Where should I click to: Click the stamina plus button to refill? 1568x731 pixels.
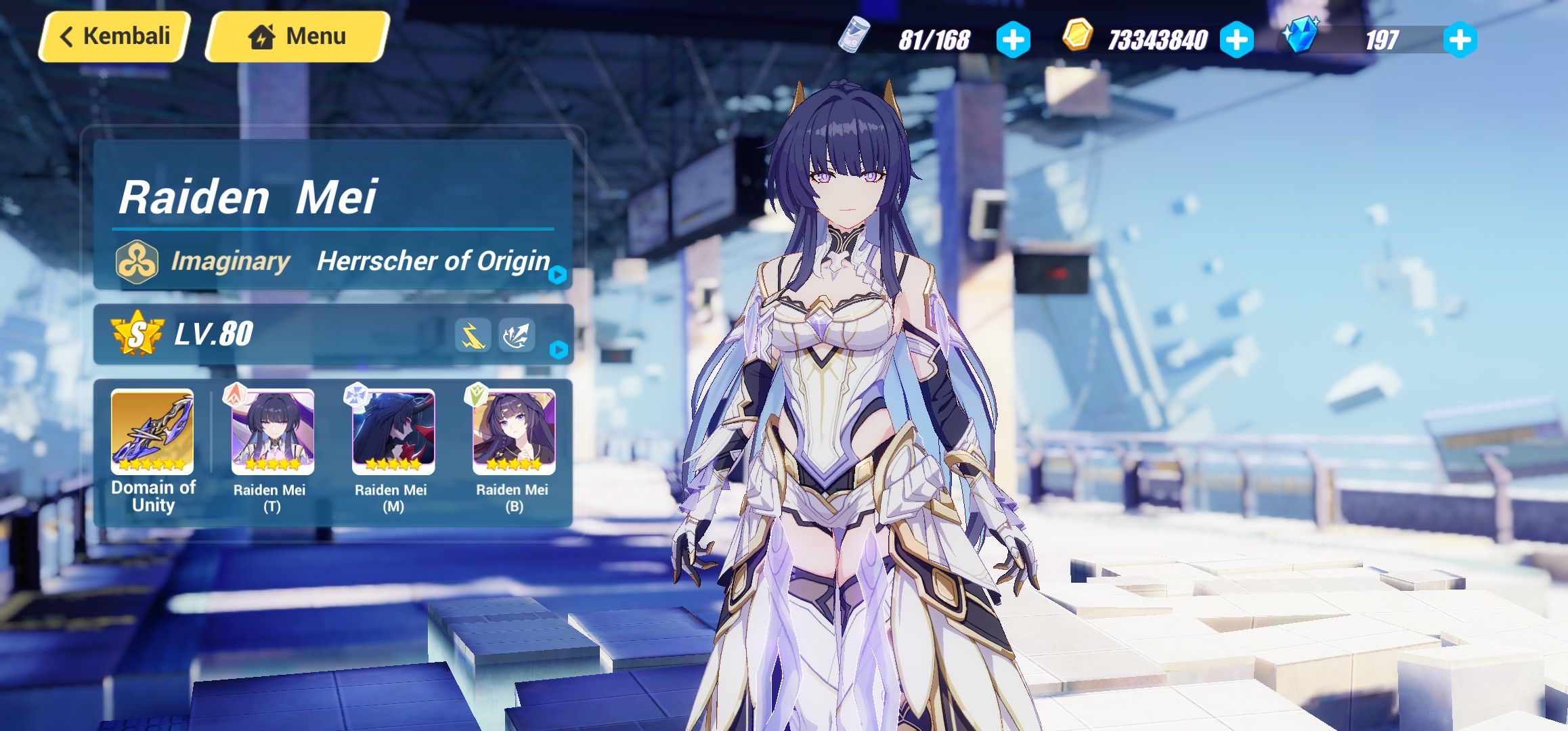coord(1011,39)
